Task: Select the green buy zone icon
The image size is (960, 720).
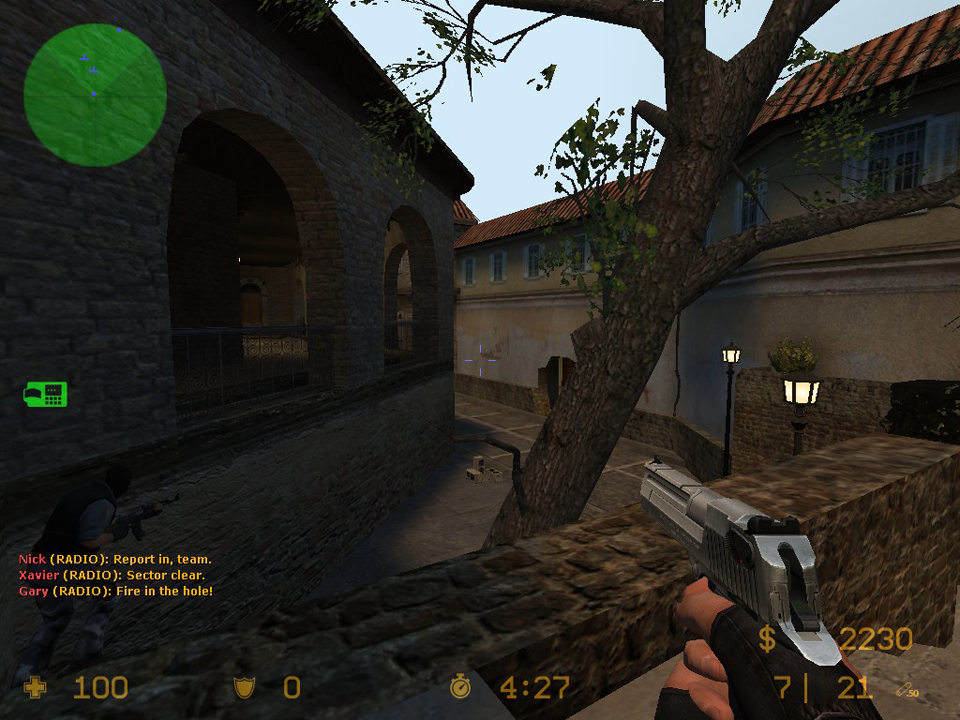Action: pos(45,394)
